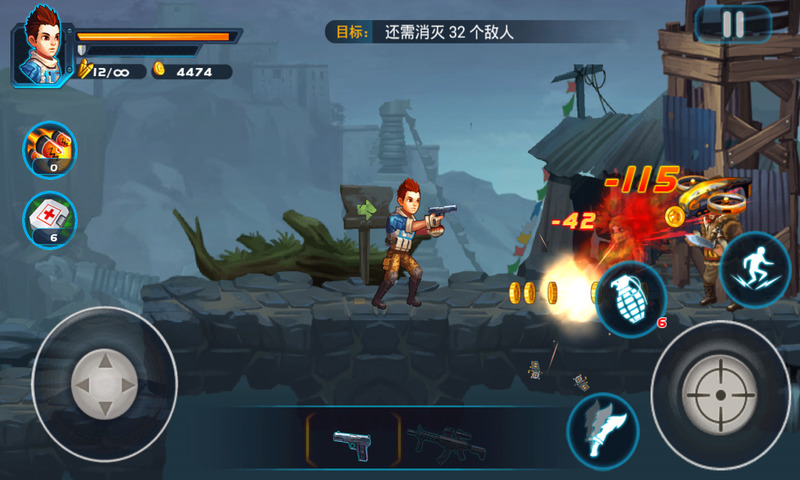Screen dimensions: 800x480
Task: Select the pistol weapon slot
Action: (351, 440)
